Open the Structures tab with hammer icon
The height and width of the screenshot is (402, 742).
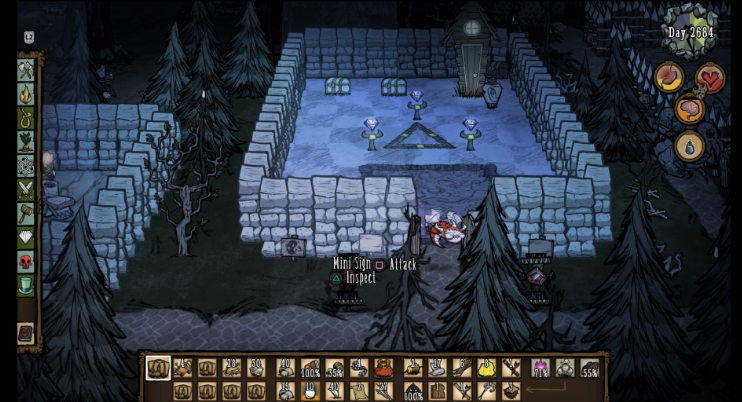(26, 214)
